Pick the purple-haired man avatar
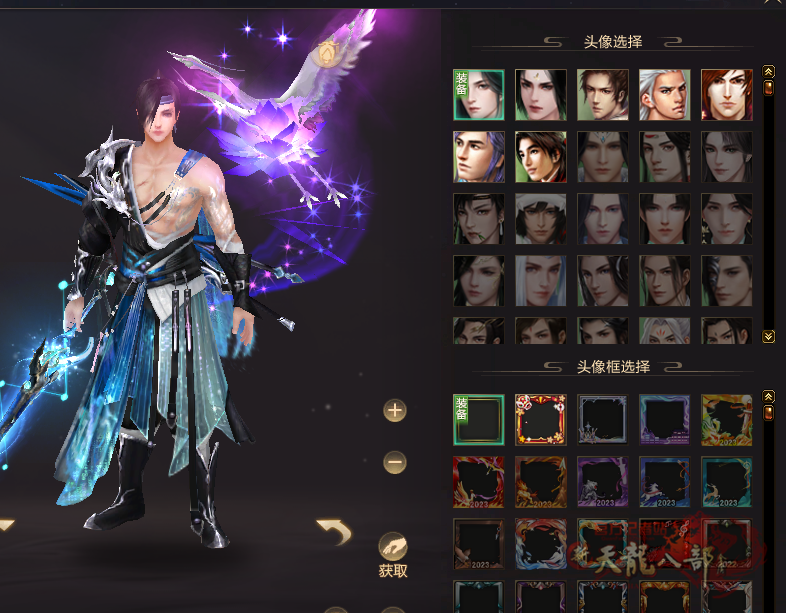Viewport: 786px width, 613px height. tap(479, 157)
